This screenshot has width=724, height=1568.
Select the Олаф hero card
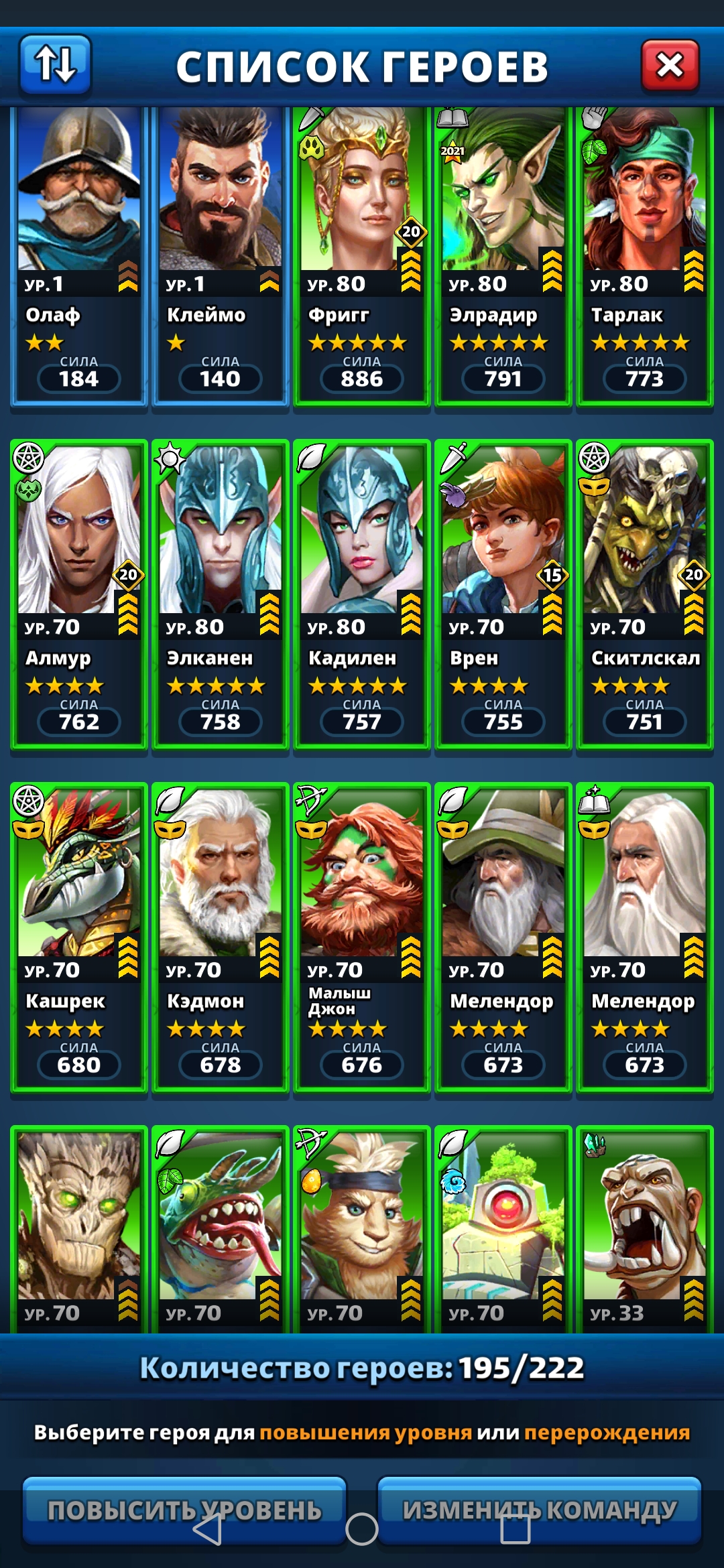coord(79,255)
